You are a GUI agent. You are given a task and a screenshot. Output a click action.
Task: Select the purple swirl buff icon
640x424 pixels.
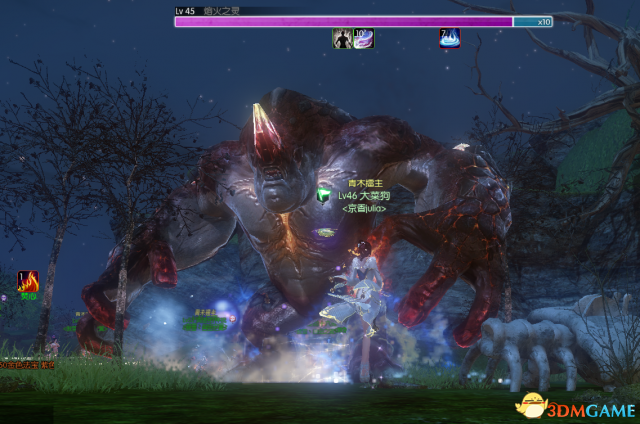click(x=363, y=38)
